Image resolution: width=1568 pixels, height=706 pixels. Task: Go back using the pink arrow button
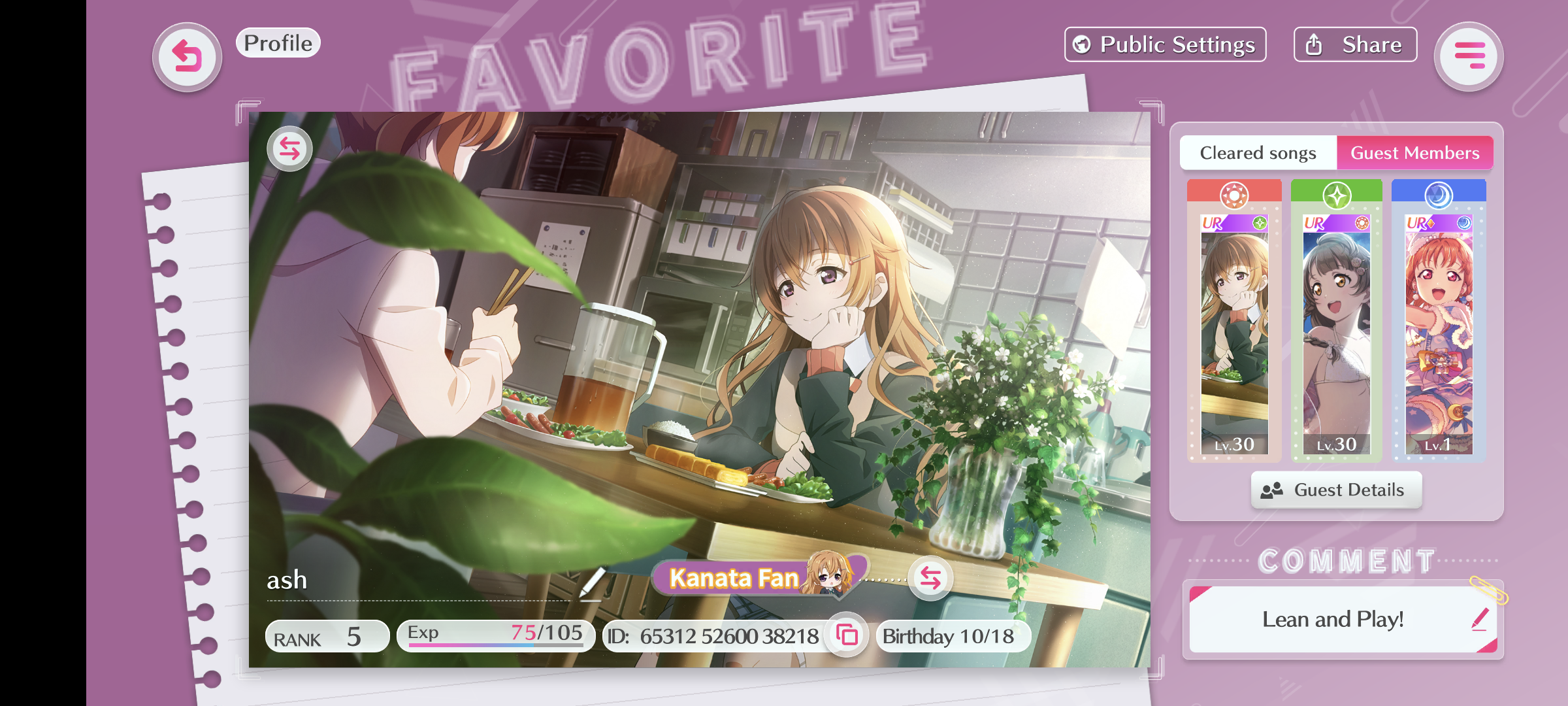pos(187,57)
